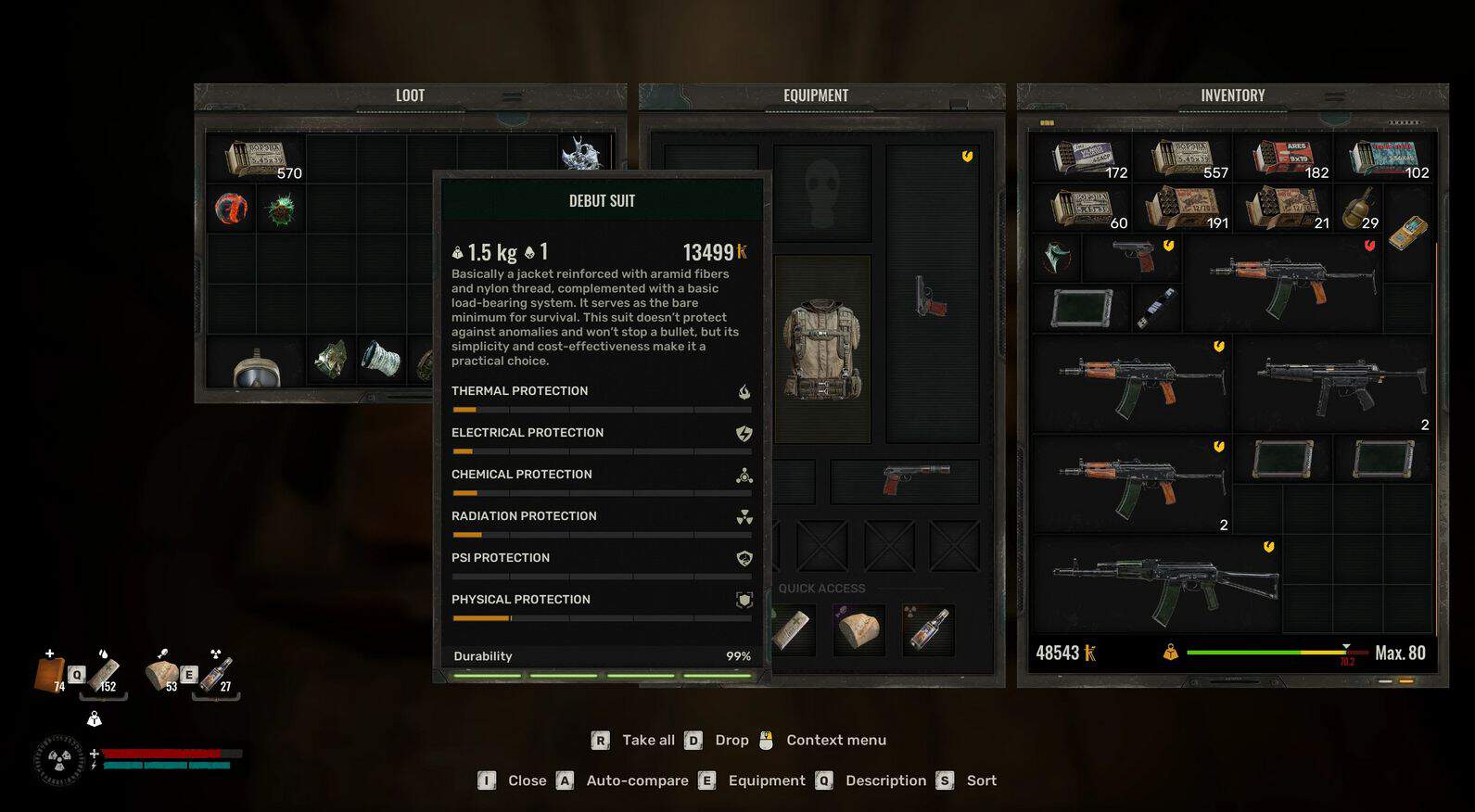Select the 570-count ammo box in Loot
Image resolution: width=1475 pixels, height=812 pixels.
pos(255,159)
